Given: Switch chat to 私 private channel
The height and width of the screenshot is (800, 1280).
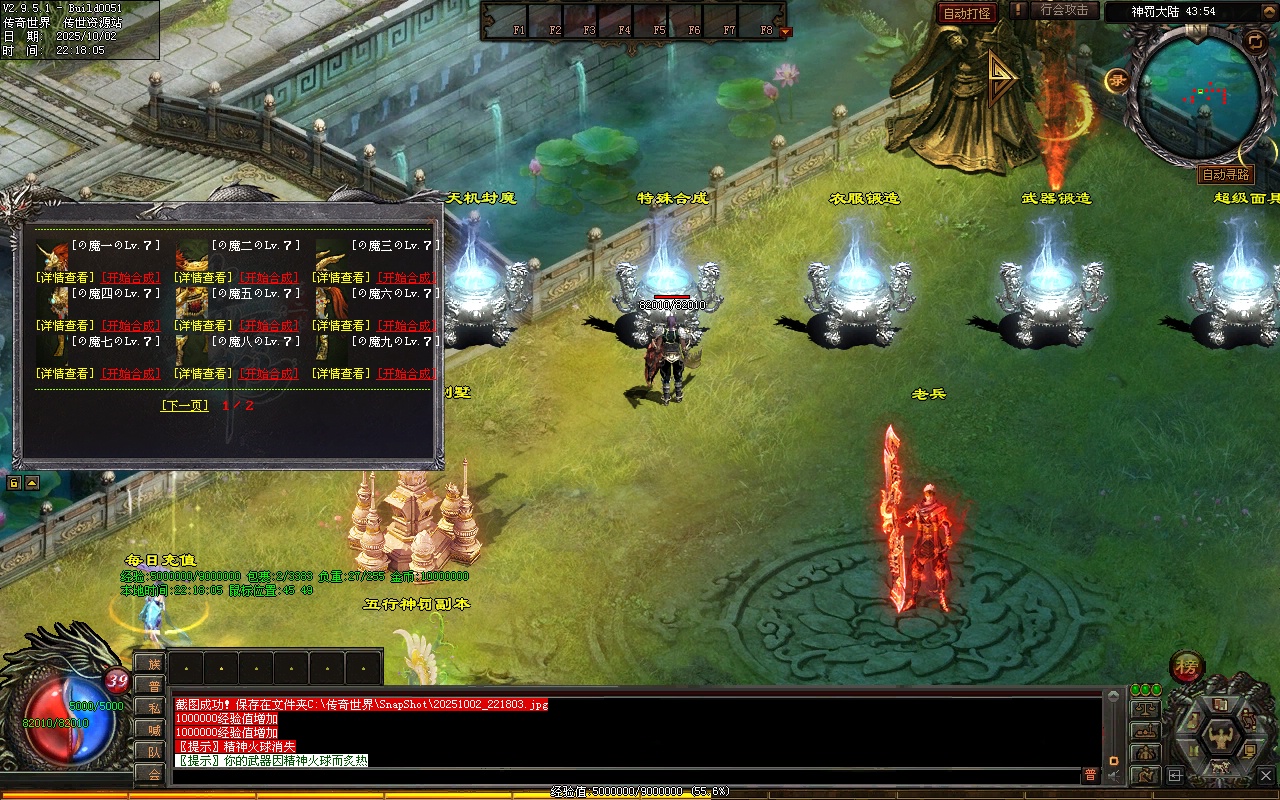Looking at the screenshot, I should pos(152,707).
